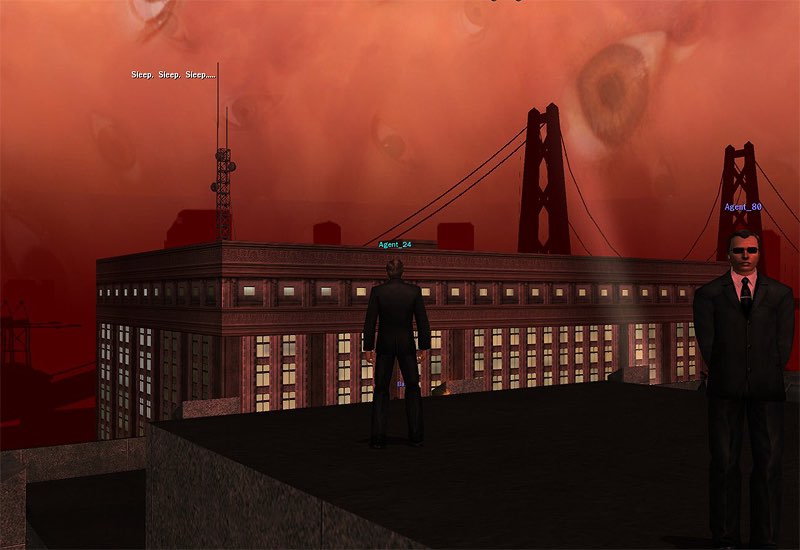Select the Agent_24 nameplate

click(395, 244)
